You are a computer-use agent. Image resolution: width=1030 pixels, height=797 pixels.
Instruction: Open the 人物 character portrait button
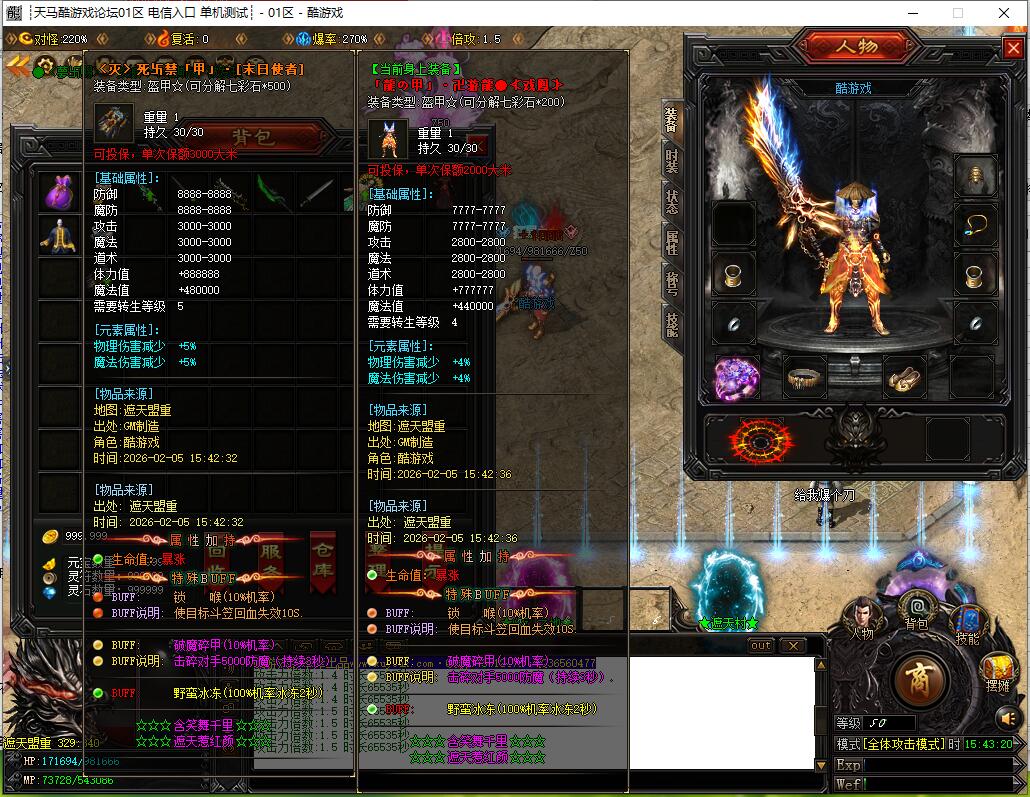(862, 615)
